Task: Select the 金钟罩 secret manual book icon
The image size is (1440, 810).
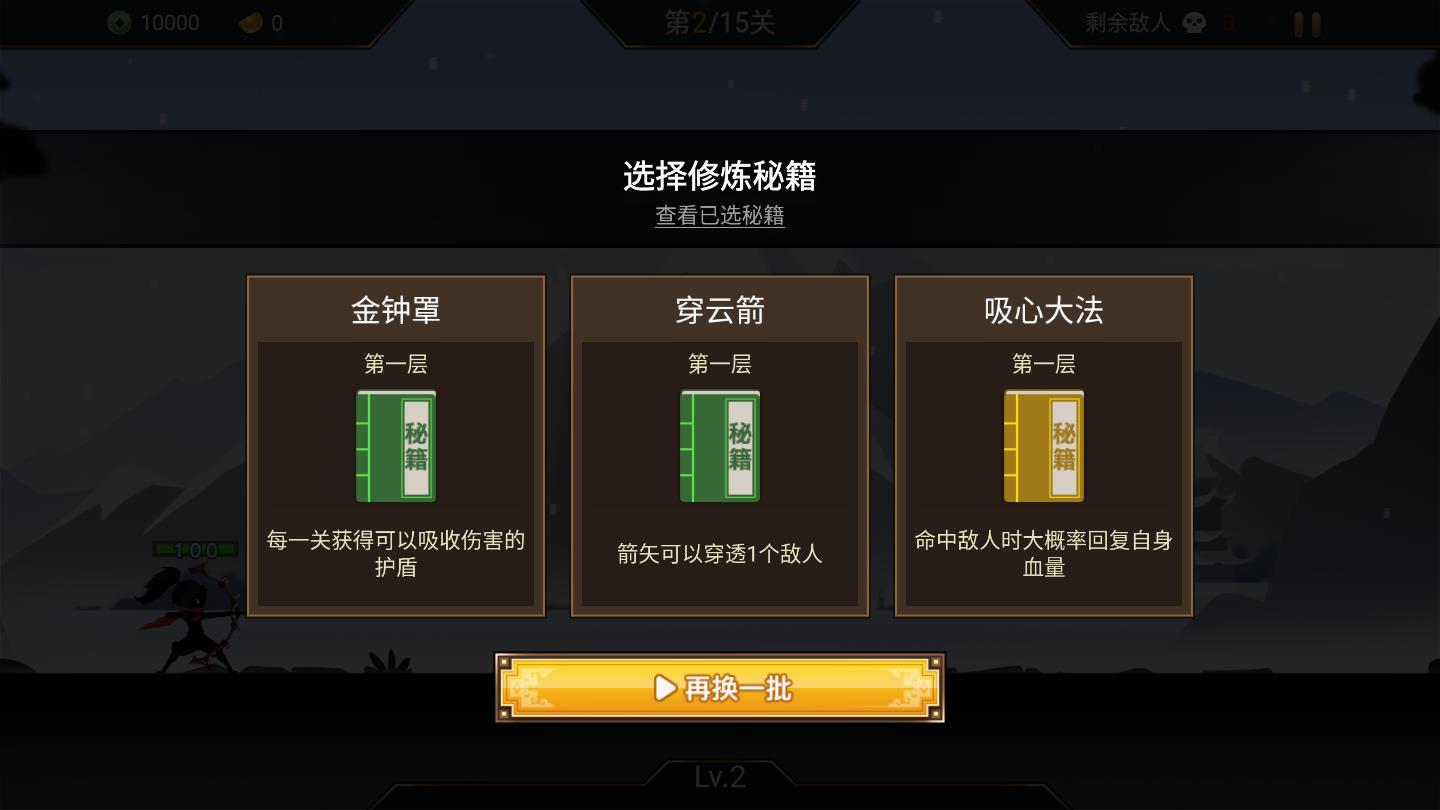Action: 395,446
